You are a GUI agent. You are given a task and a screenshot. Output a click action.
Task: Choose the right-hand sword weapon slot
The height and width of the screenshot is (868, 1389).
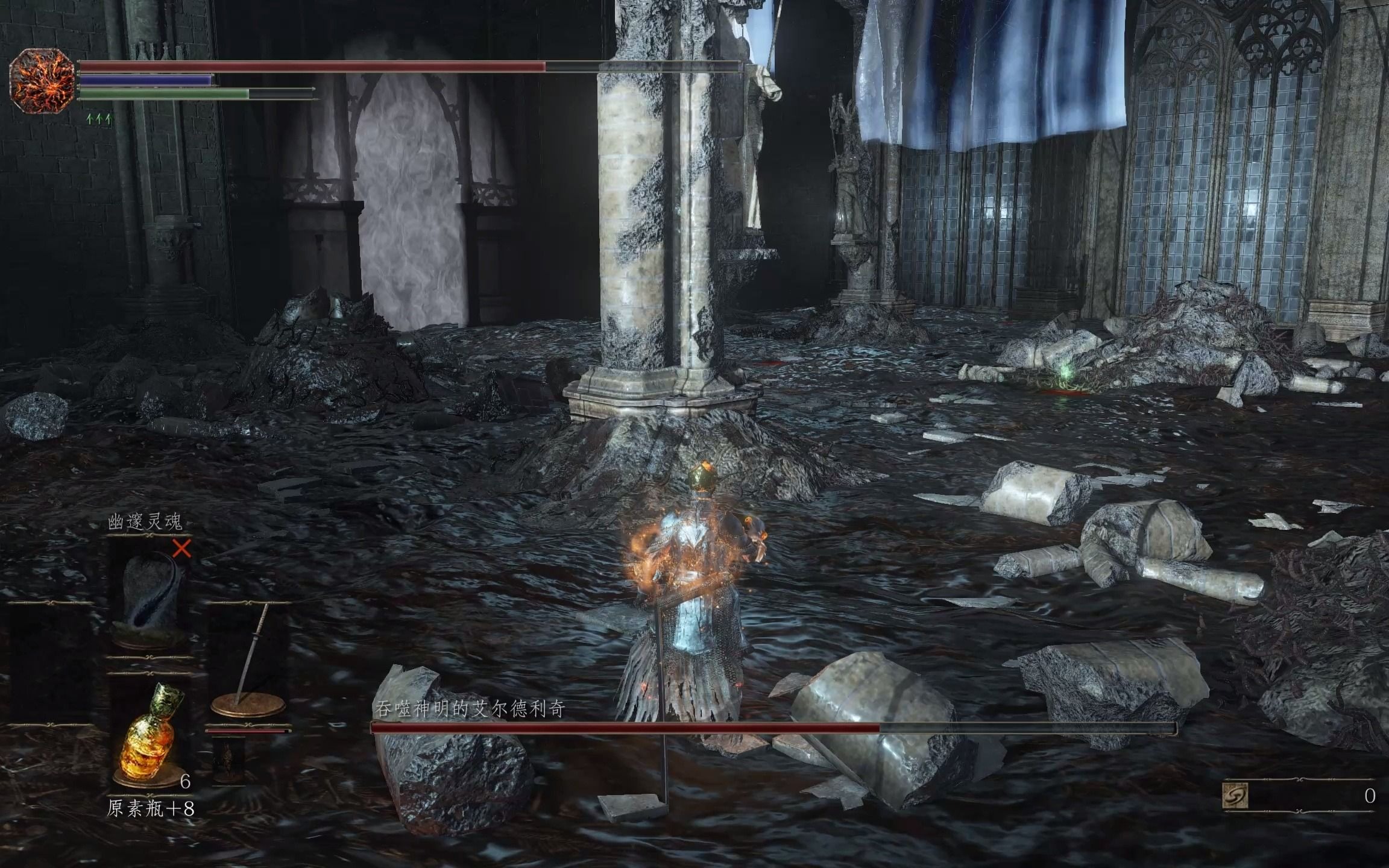coord(248,662)
